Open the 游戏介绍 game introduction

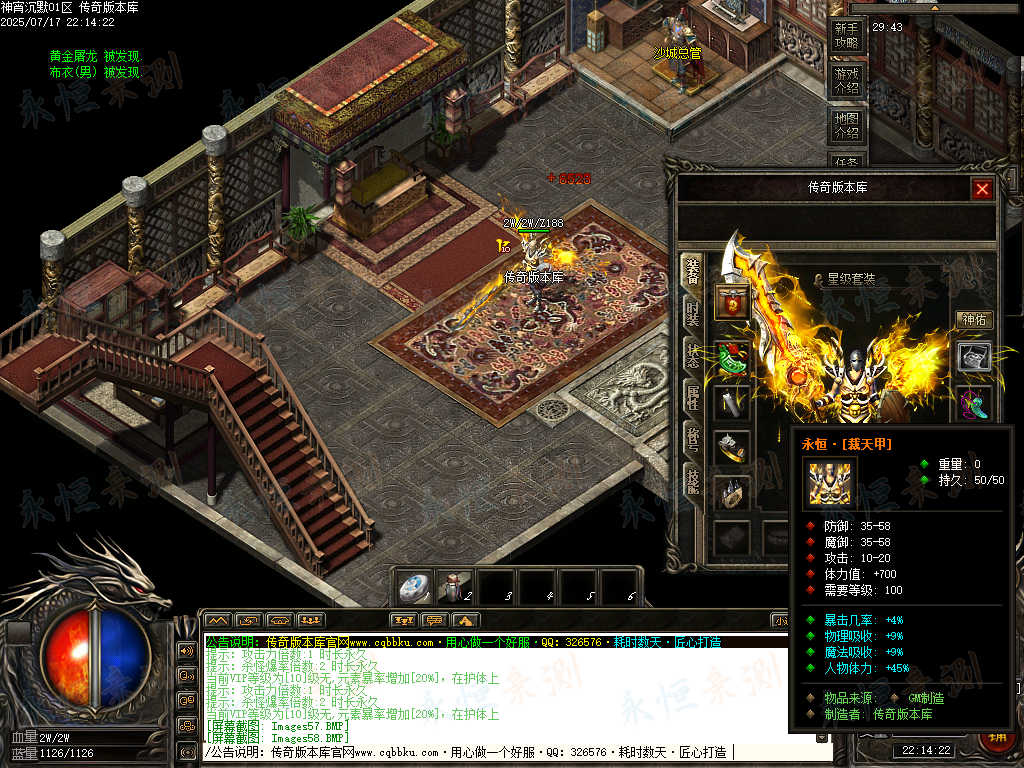coord(846,81)
